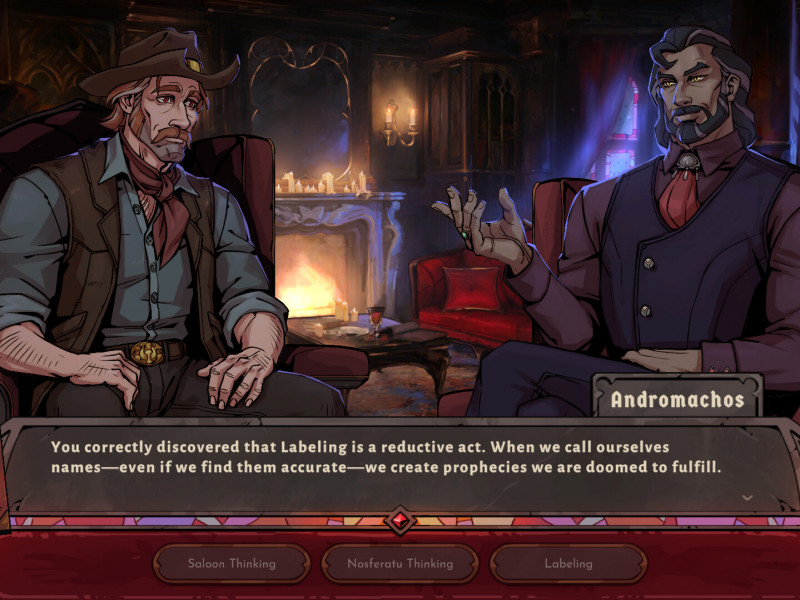Image resolution: width=800 pixels, height=600 pixels.
Task: Pick the Labeling option
Action: point(568,563)
